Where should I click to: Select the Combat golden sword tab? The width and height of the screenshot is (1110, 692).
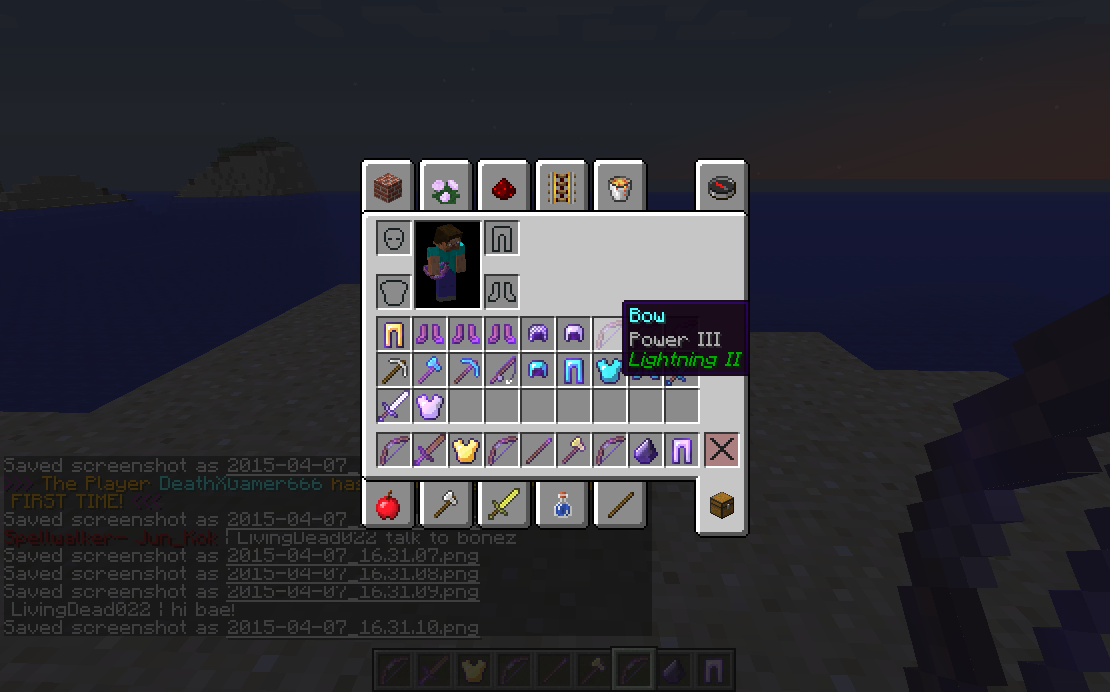tap(503, 506)
